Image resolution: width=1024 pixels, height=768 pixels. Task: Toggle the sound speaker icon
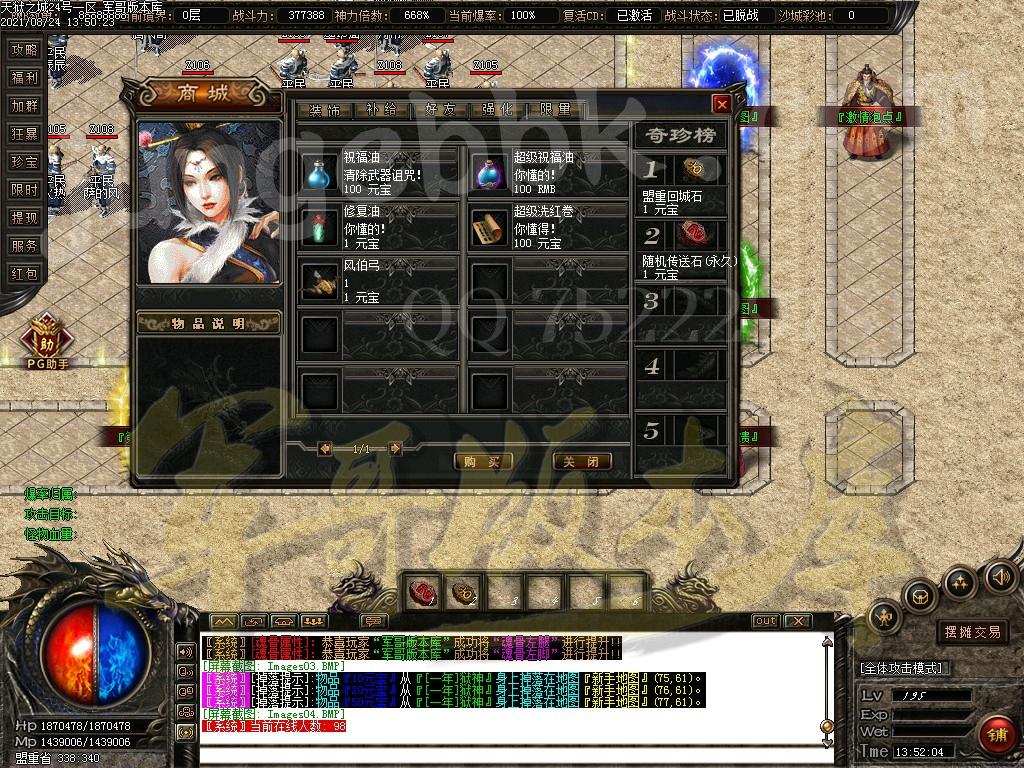[x=1001, y=576]
